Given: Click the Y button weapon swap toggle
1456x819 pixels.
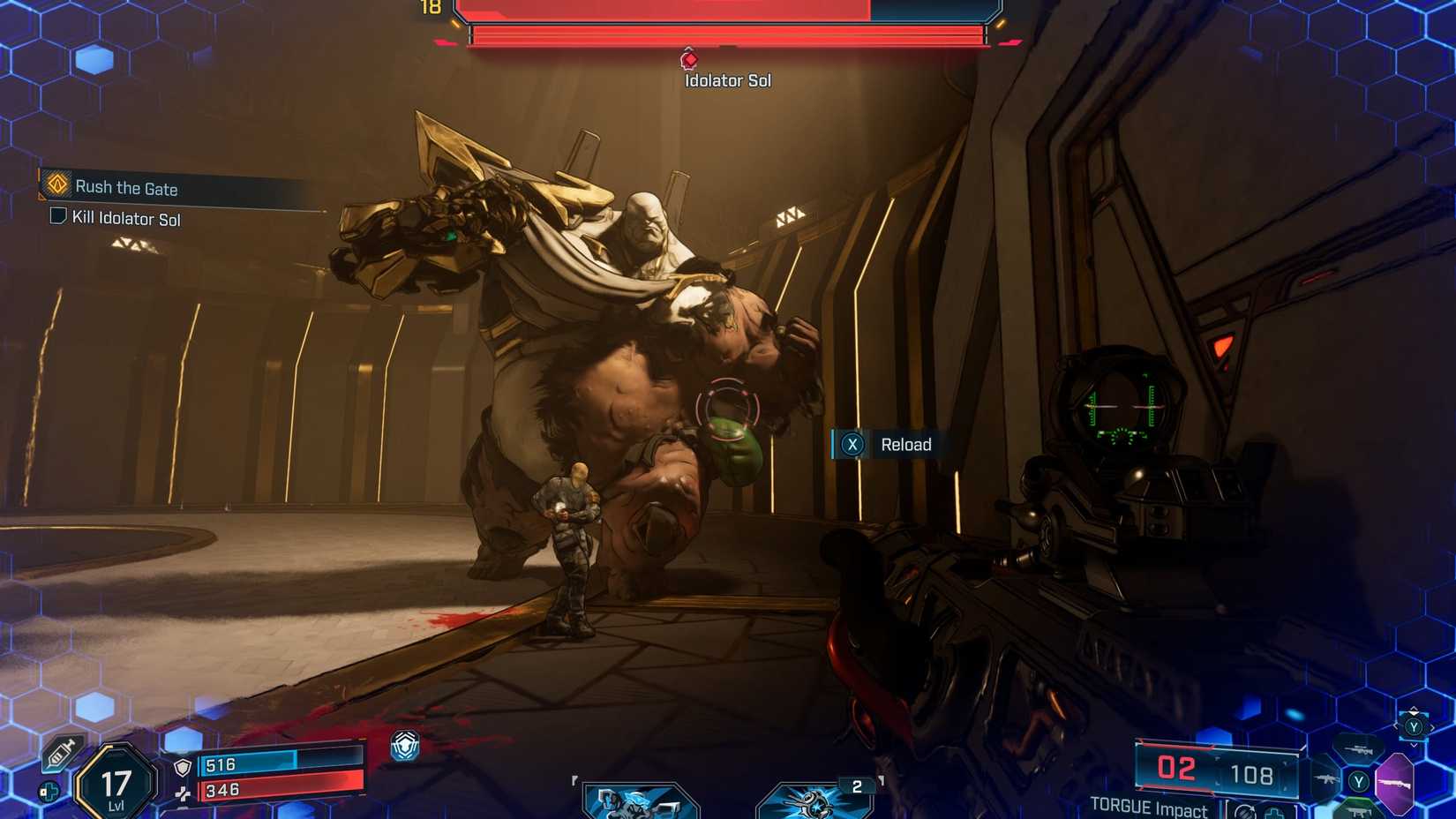Looking at the screenshot, I should 1414,727.
